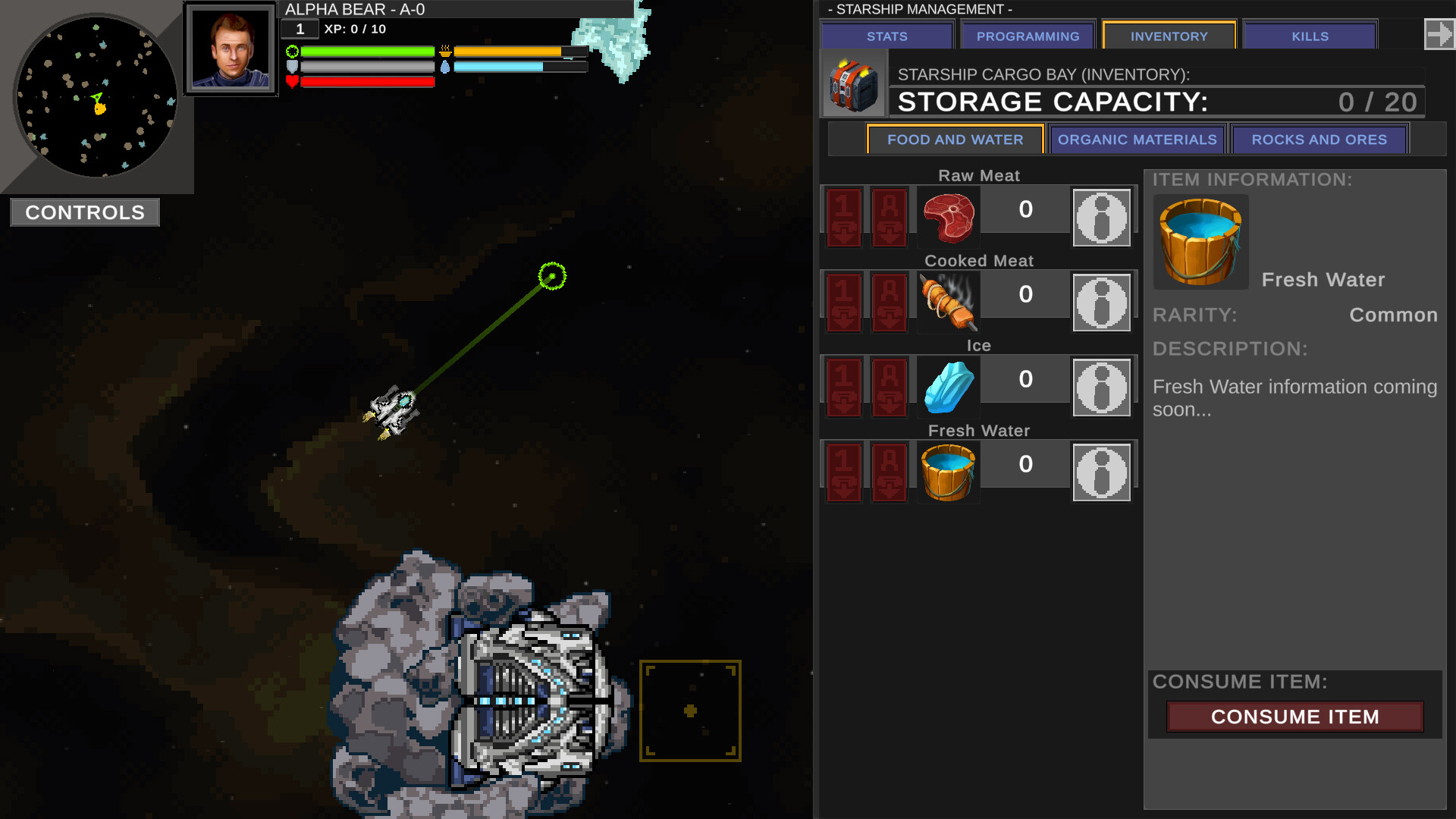The width and height of the screenshot is (1456, 819).
Task: Open the ROCKS AND ORES tab
Action: tap(1319, 140)
